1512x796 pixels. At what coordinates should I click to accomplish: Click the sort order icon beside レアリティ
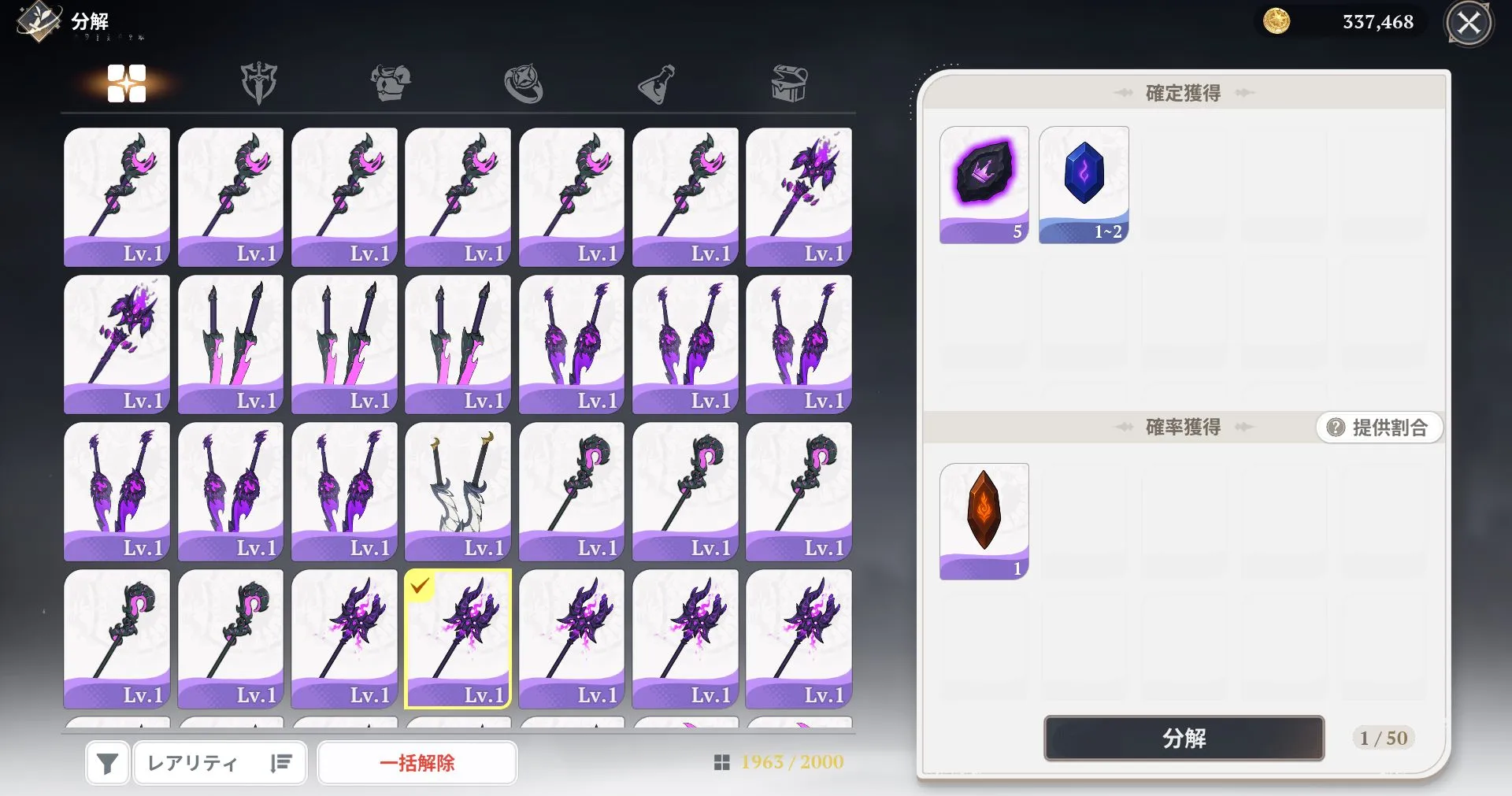point(281,762)
